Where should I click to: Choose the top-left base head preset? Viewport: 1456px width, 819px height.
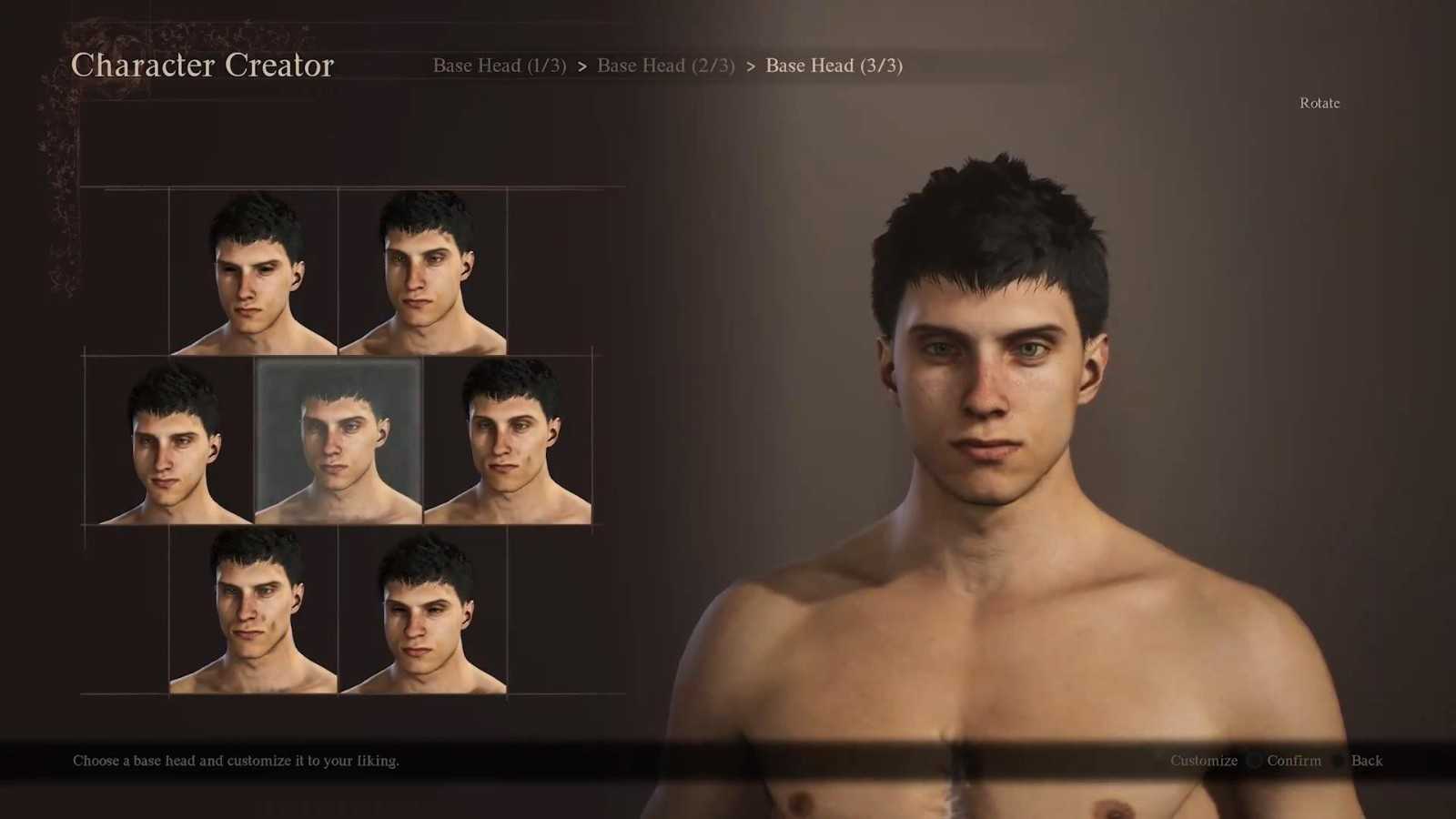click(x=253, y=271)
